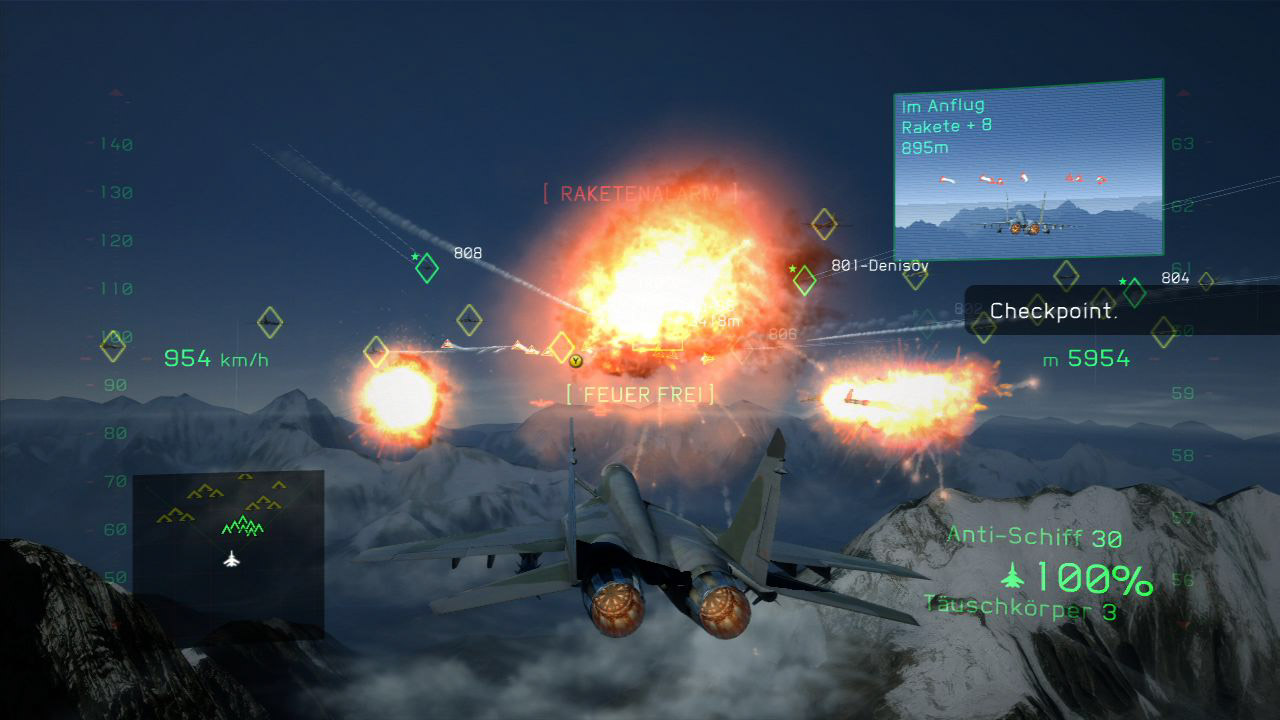Expand the Checkpoint notification banner

(x=1053, y=311)
